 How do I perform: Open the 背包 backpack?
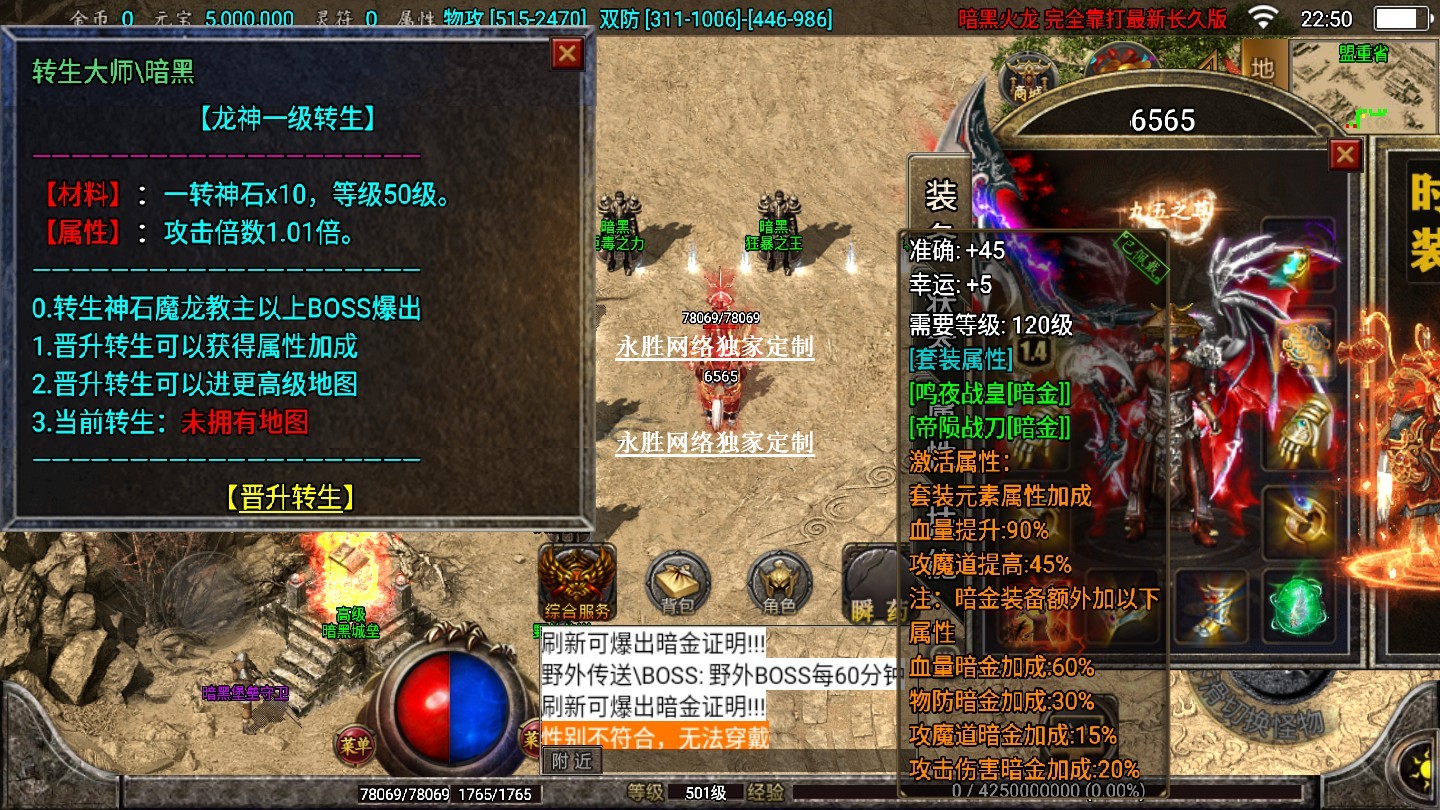[x=677, y=583]
